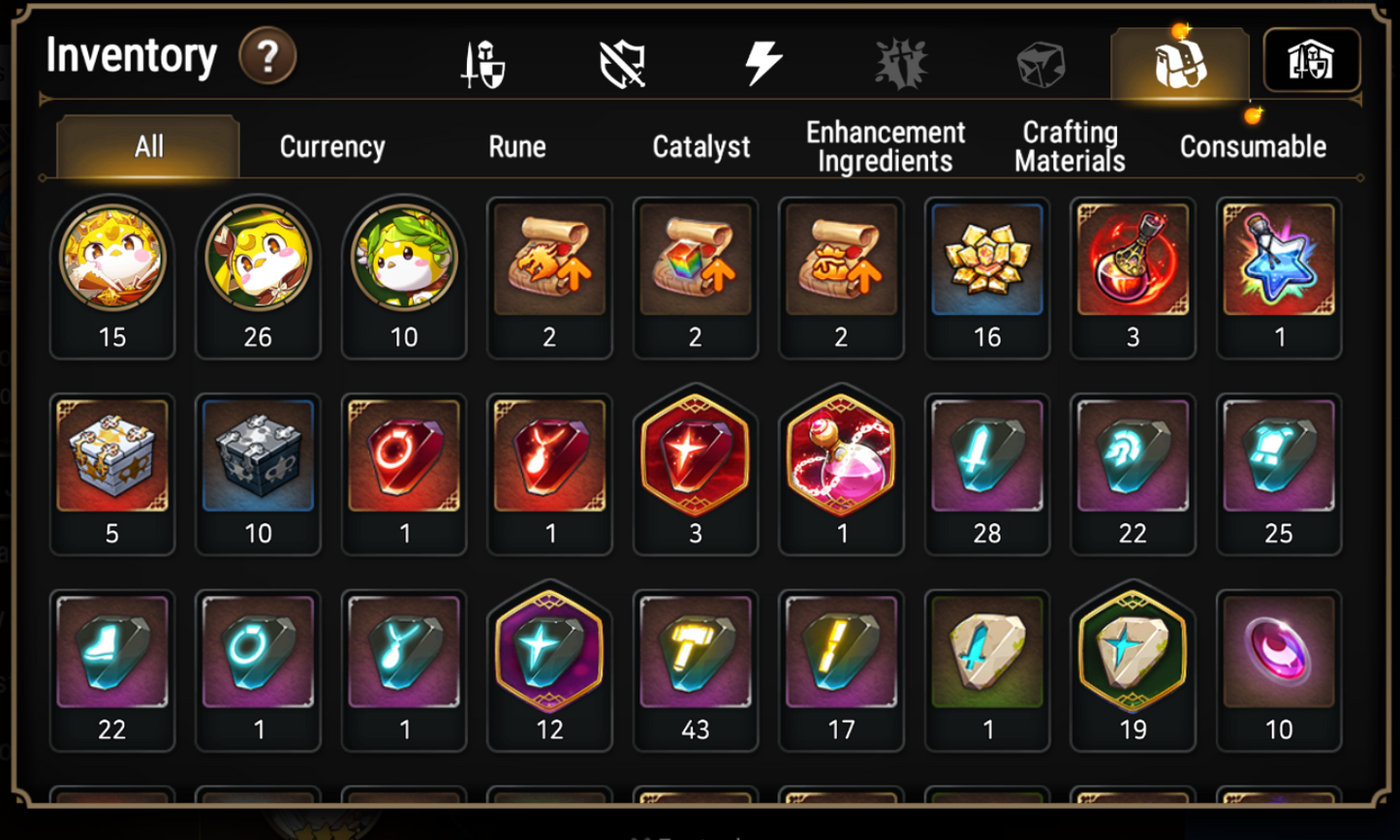
Task: Click the guild building icon at top right
Action: click(x=1313, y=60)
